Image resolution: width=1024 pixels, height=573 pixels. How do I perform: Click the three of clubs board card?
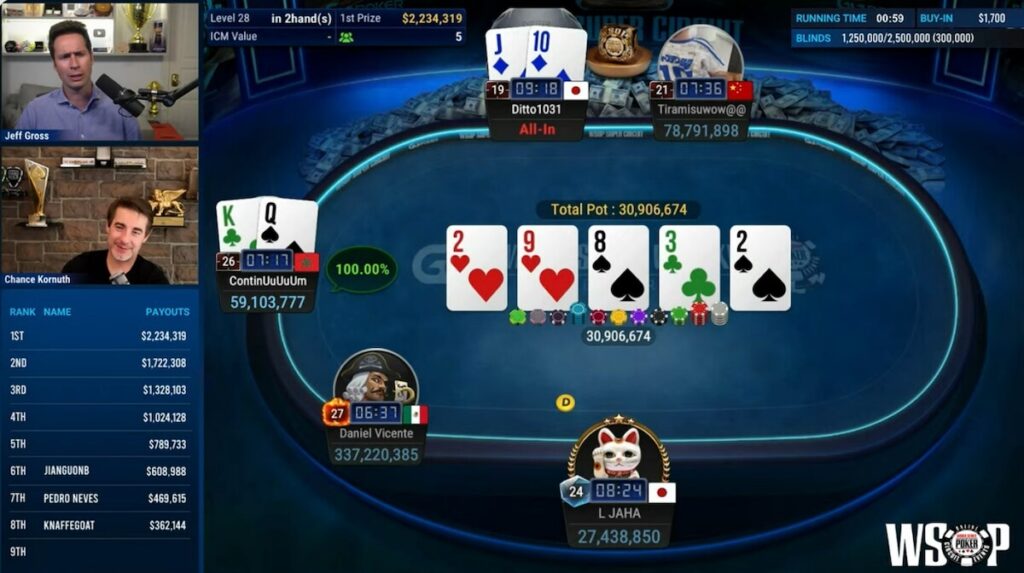pos(689,268)
